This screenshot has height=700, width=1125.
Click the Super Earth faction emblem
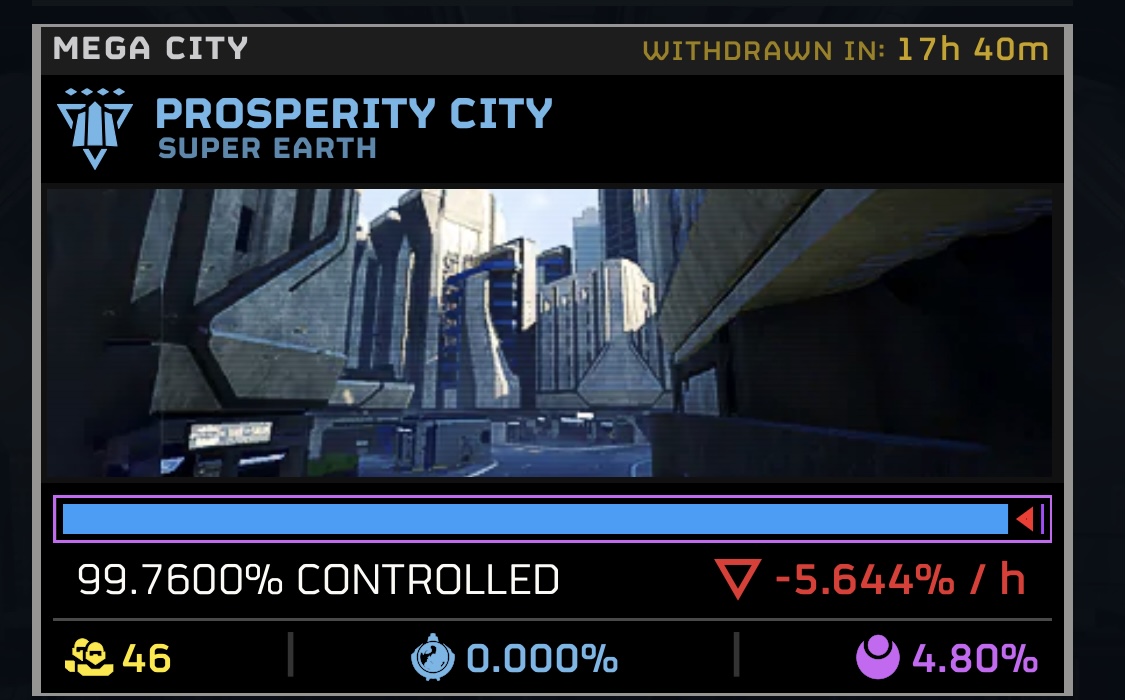click(x=94, y=127)
